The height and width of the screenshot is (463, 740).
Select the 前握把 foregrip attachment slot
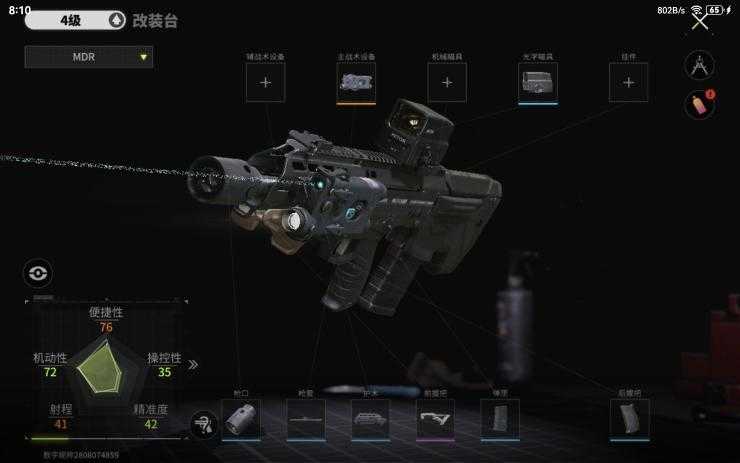tap(435, 420)
